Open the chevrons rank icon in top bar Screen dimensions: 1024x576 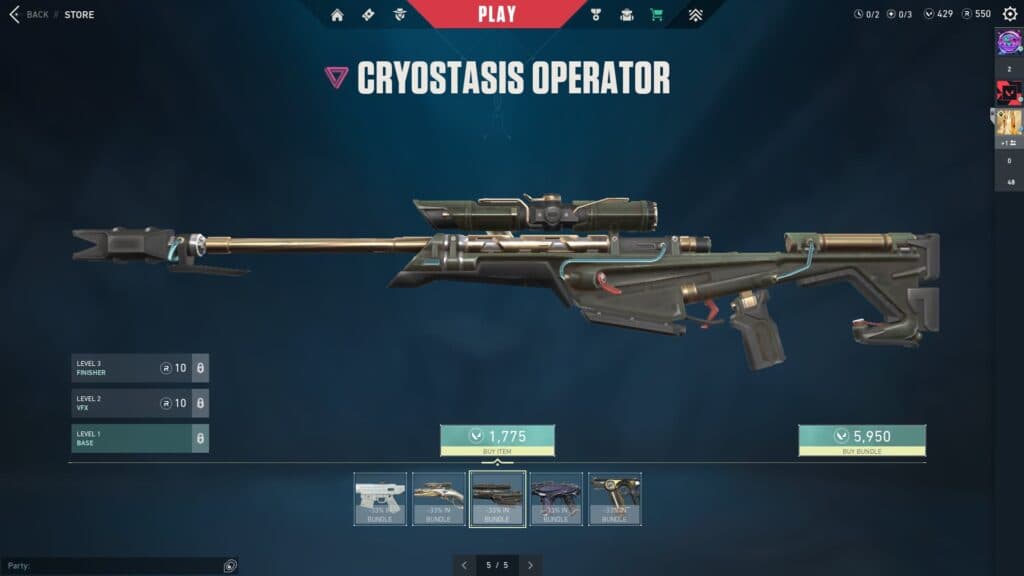pyautogui.click(x=696, y=15)
